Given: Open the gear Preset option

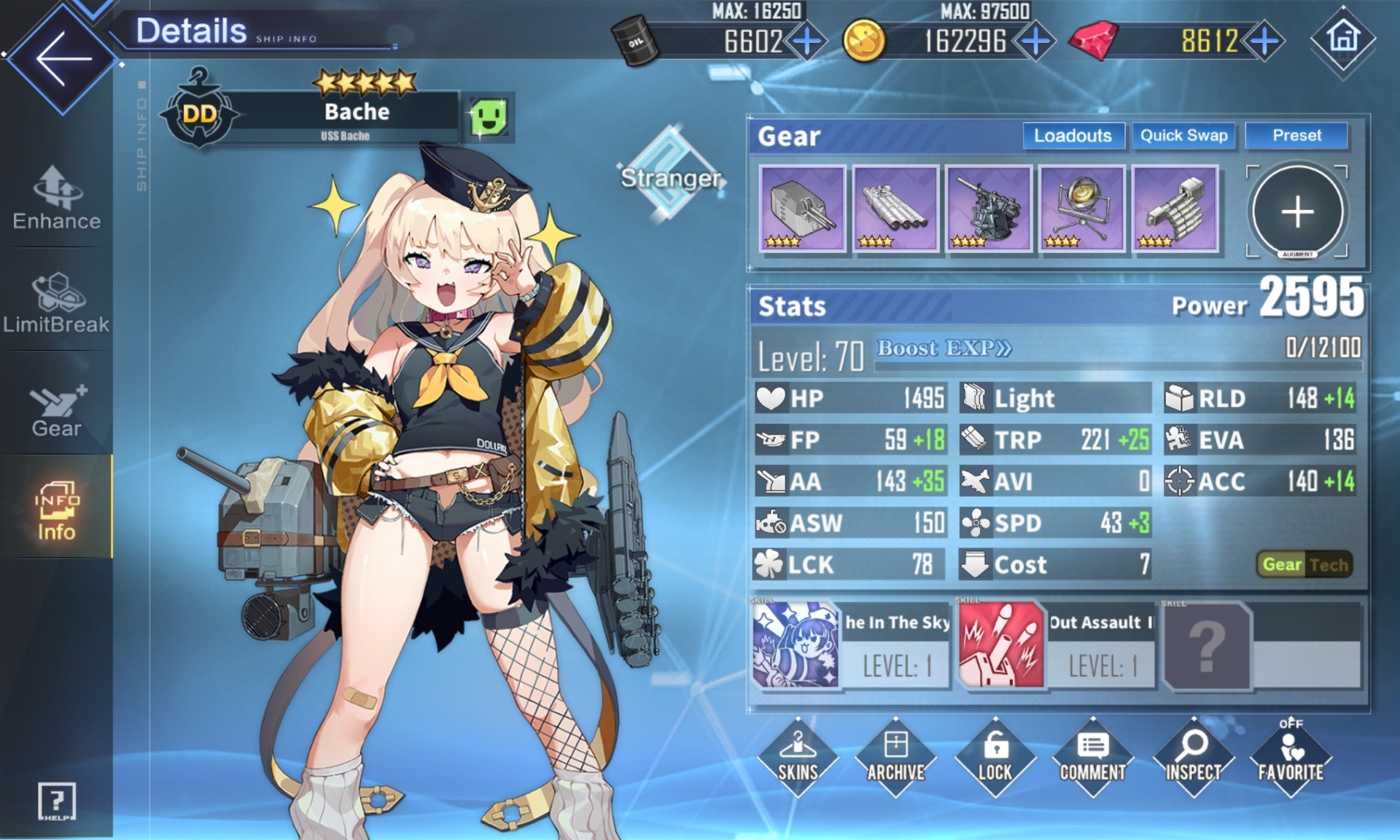Looking at the screenshot, I should 1296,136.
